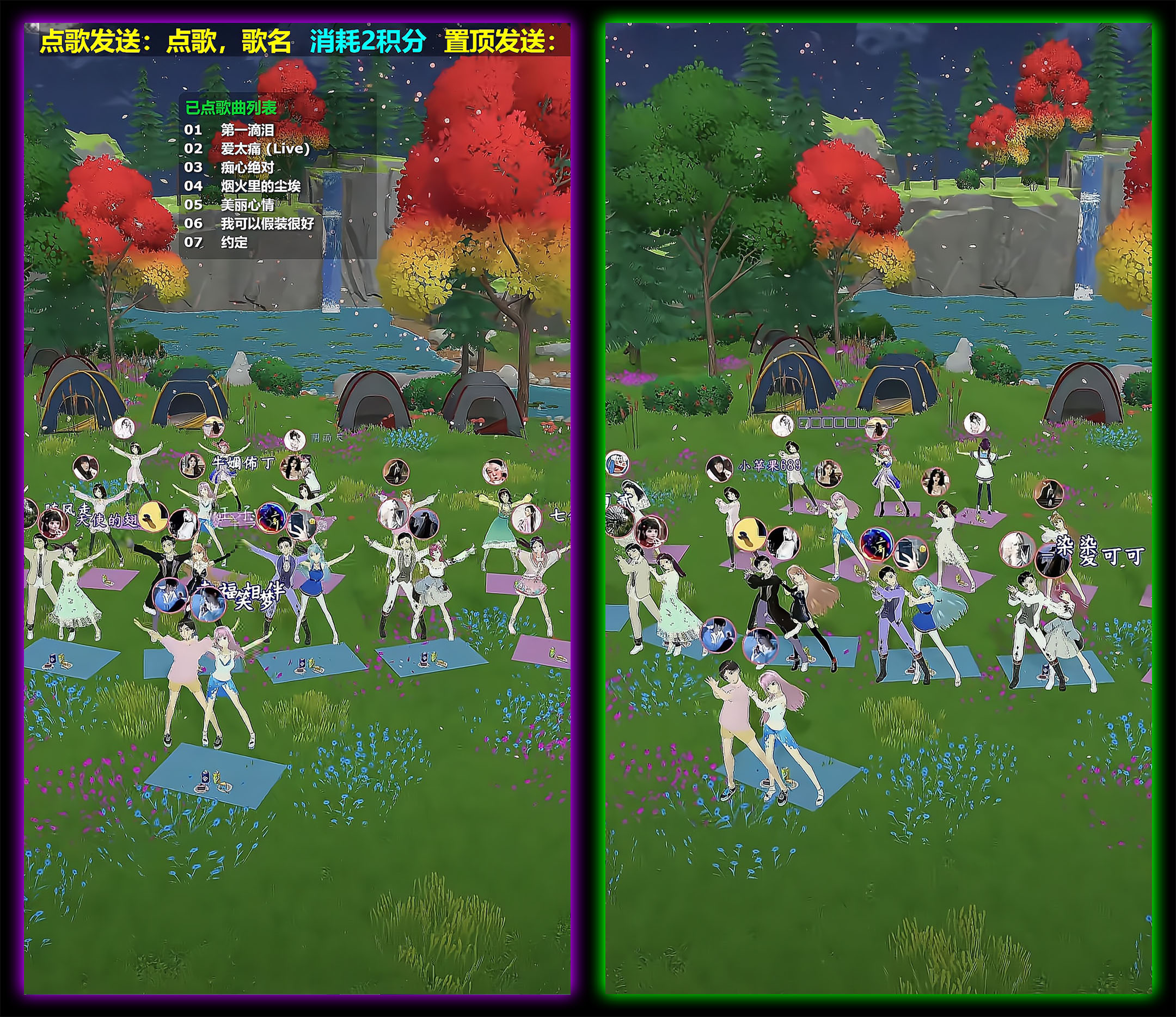Viewport: 1176px width, 1017px height.
Task: Click the 约定 song row
Action: pyautogui.click(x=234, y=242)
